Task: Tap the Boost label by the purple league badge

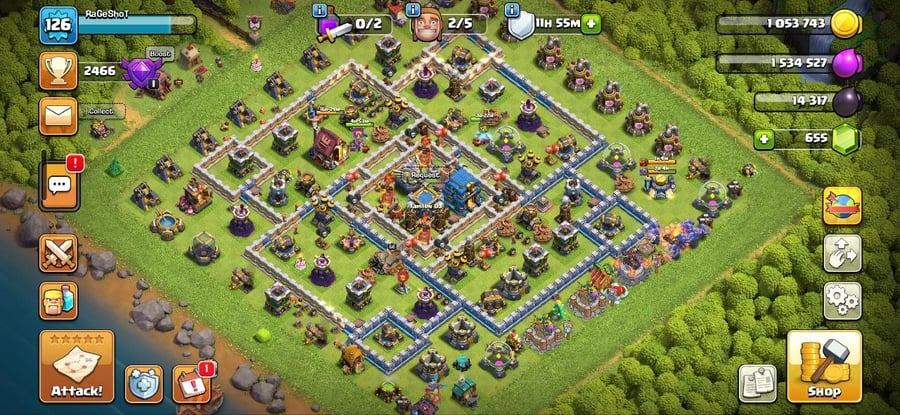Action: tap(159, 53)
